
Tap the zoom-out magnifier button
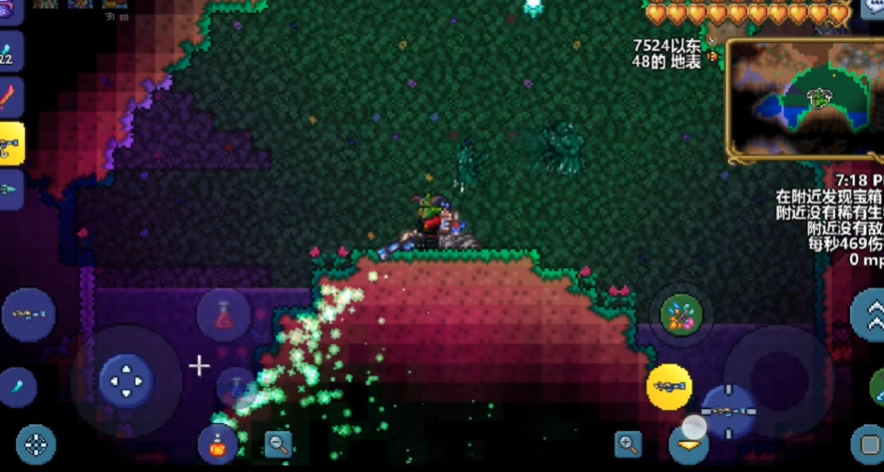pos(278,444)
